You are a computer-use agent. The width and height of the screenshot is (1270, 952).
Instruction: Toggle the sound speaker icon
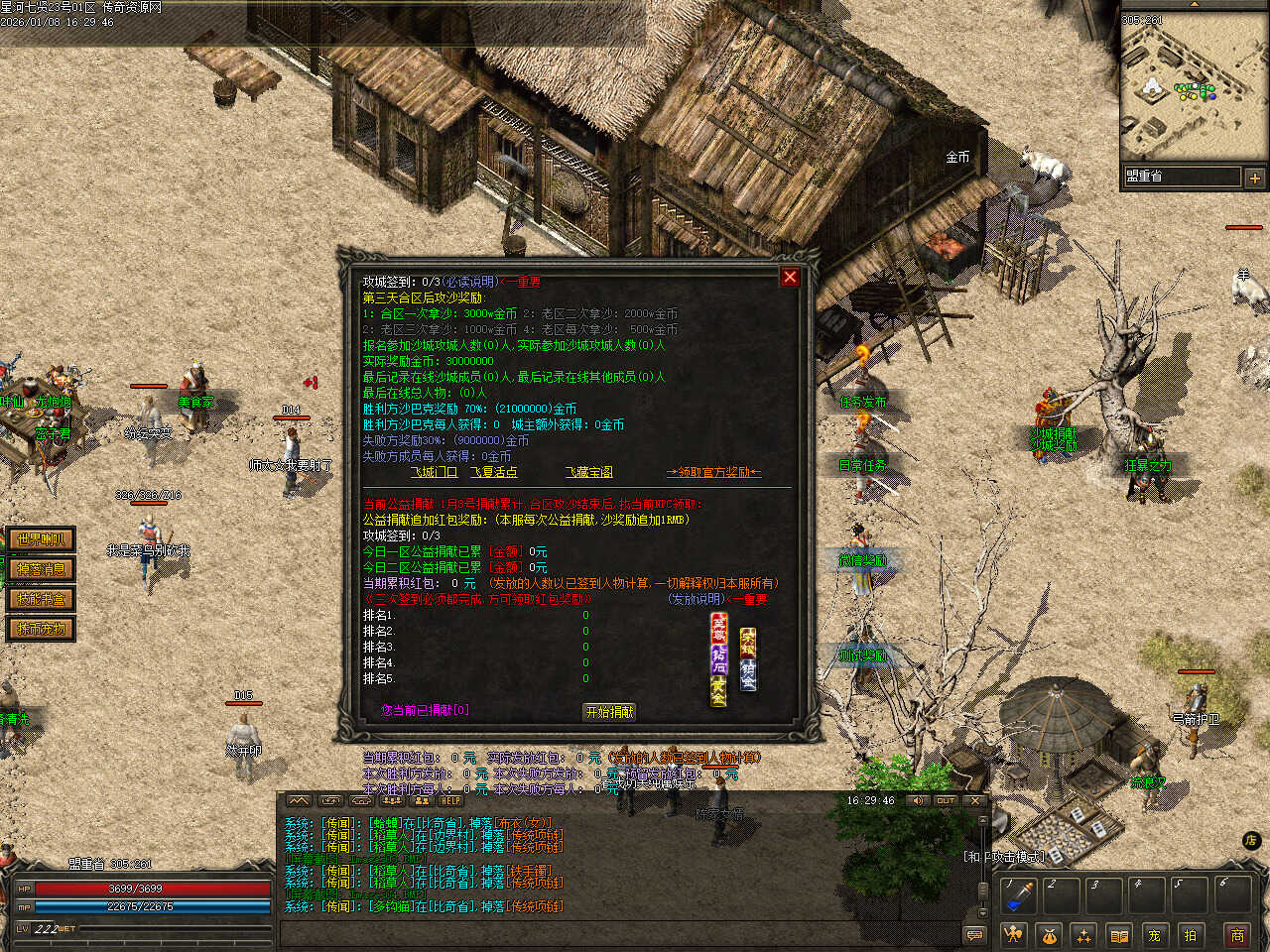coord(916,800)
